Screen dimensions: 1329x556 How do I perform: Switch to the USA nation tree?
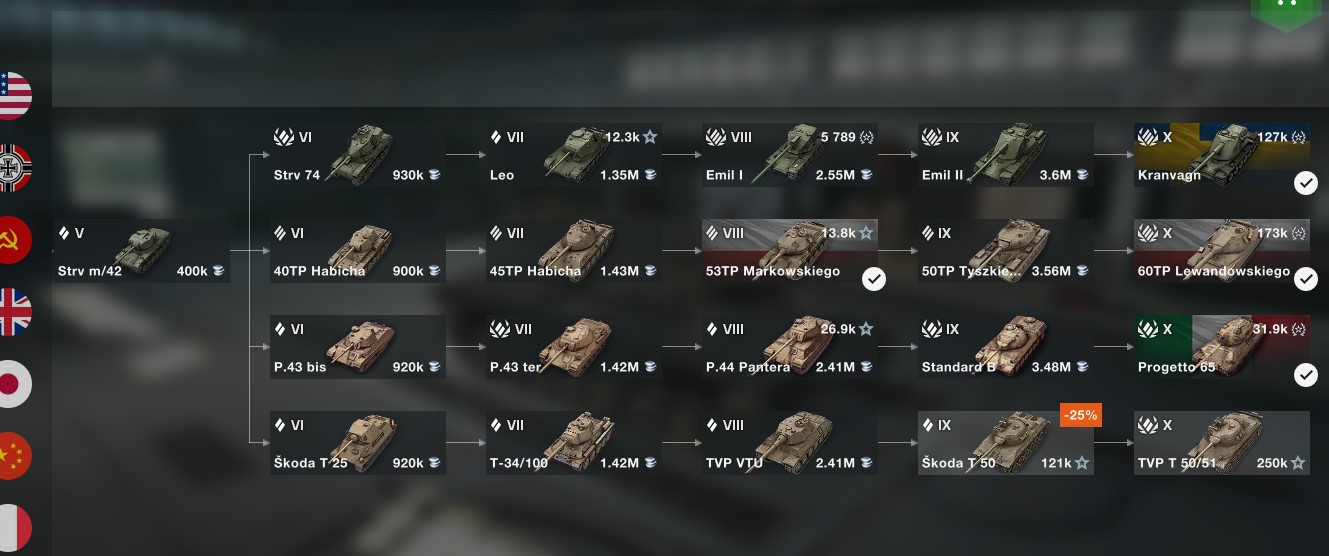(13, 96)
